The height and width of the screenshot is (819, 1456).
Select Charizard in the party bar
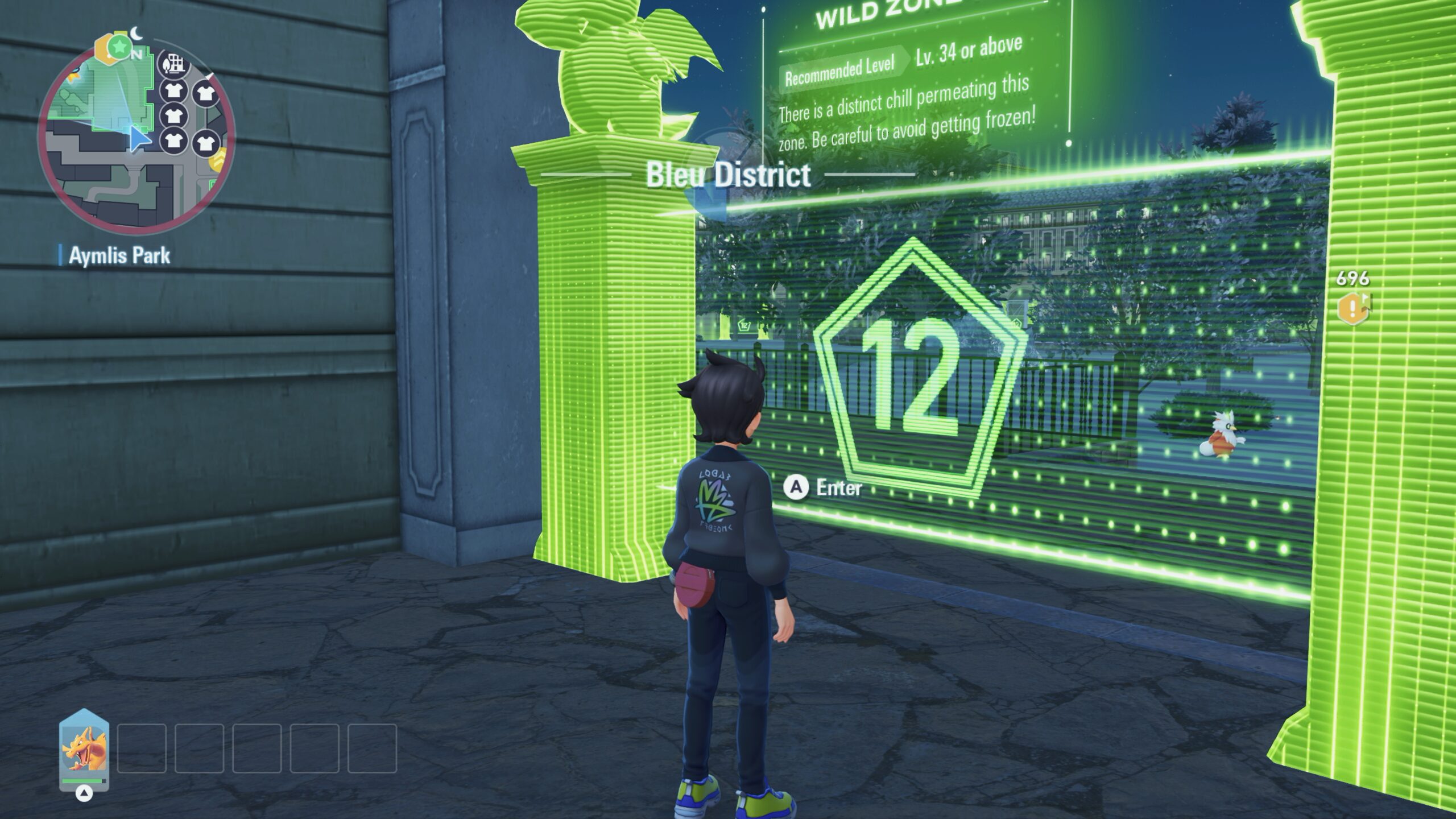click(x=84, y=750)
